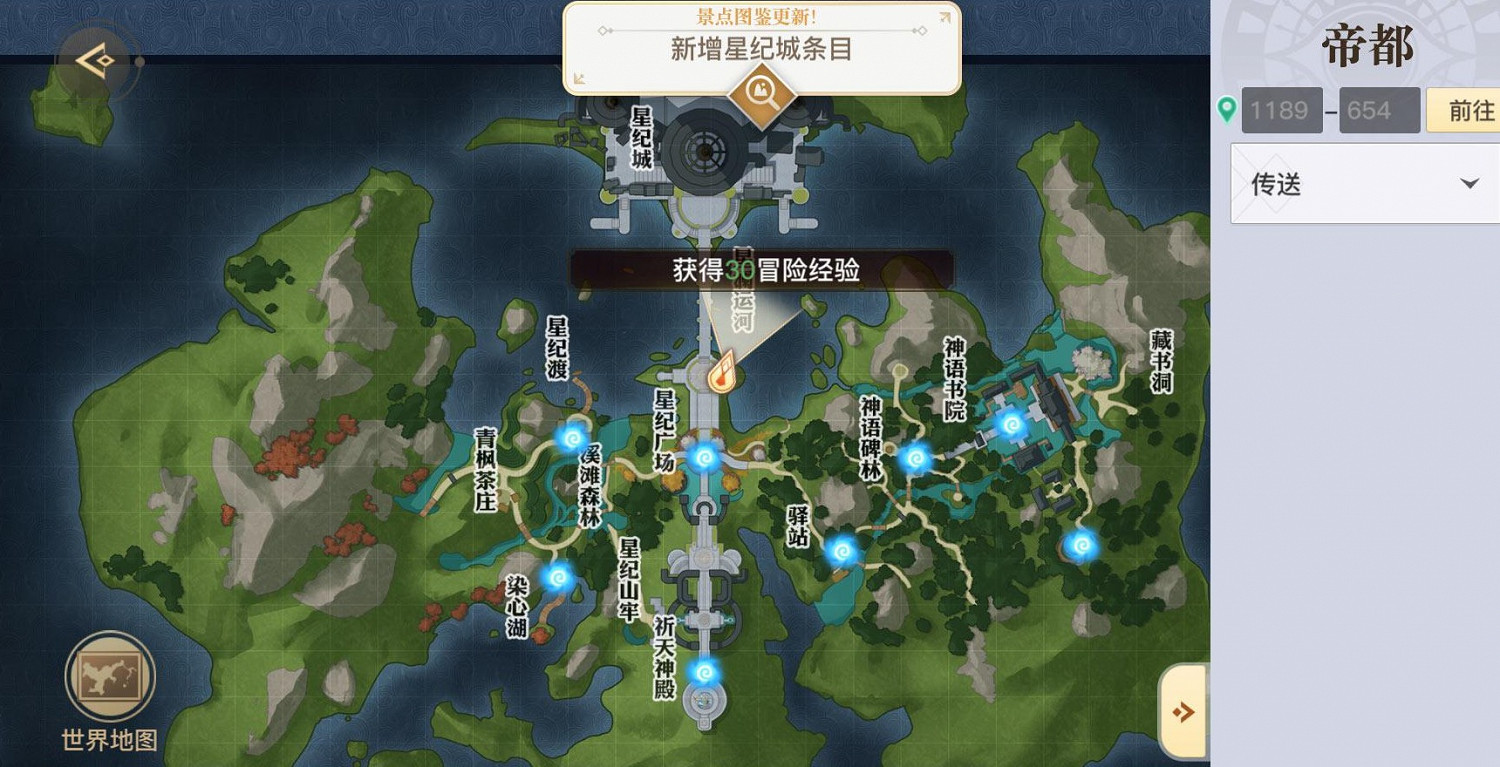Click the 新增星纪城条目 notification banner
The width and height of the screenshot is (1500, 767).
(760, 48)
